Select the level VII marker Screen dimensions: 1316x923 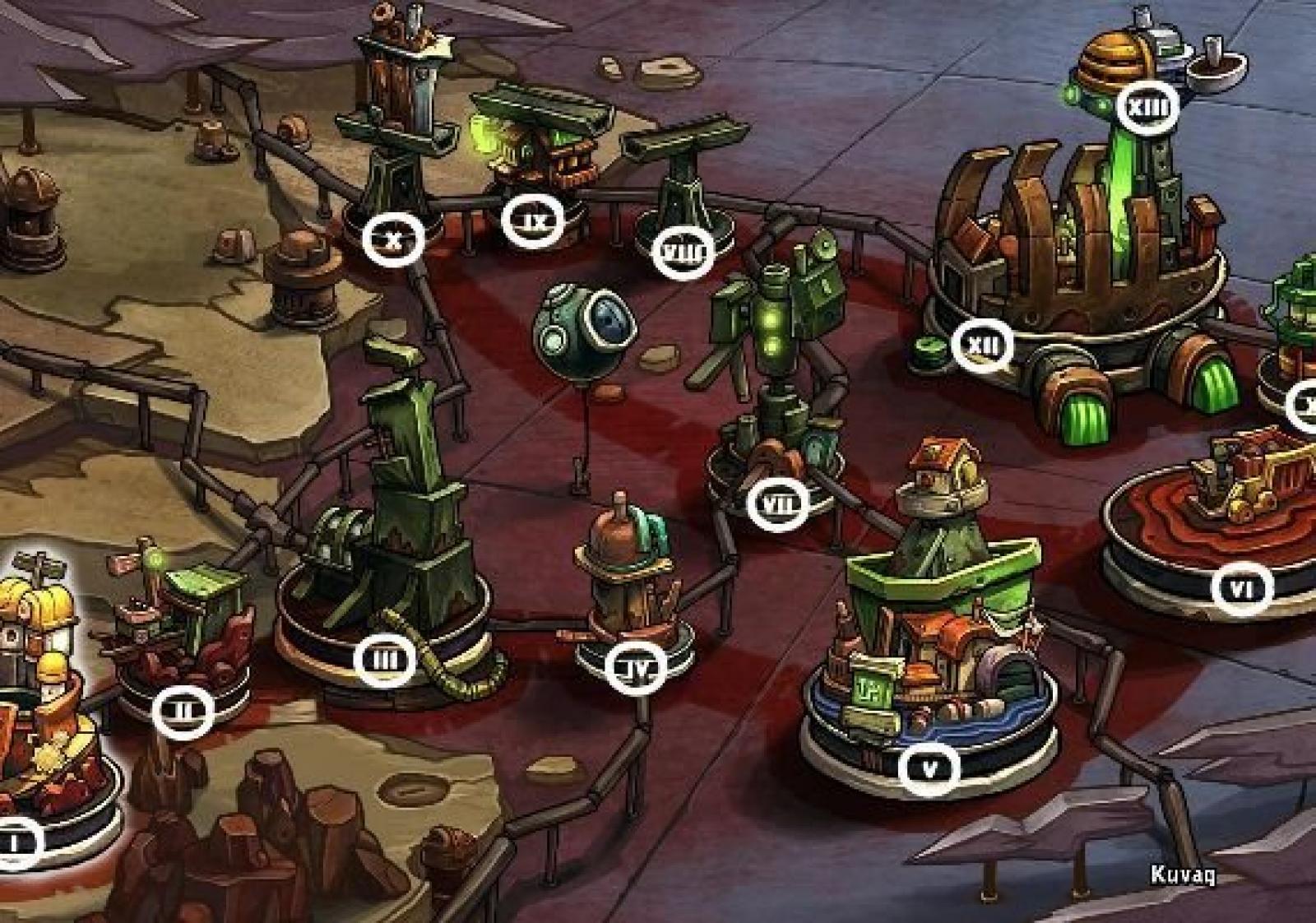tap(777, 503)
